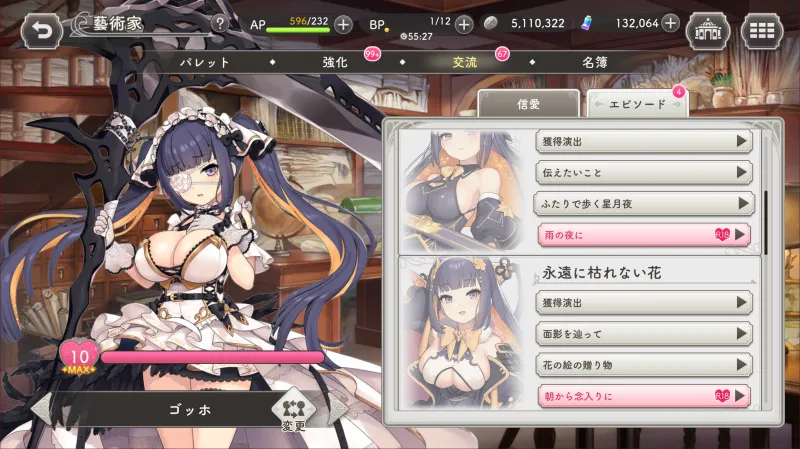Viewport: 800px width, 449px height.
Task: Open the grid main menu
Action: point(763,30)
